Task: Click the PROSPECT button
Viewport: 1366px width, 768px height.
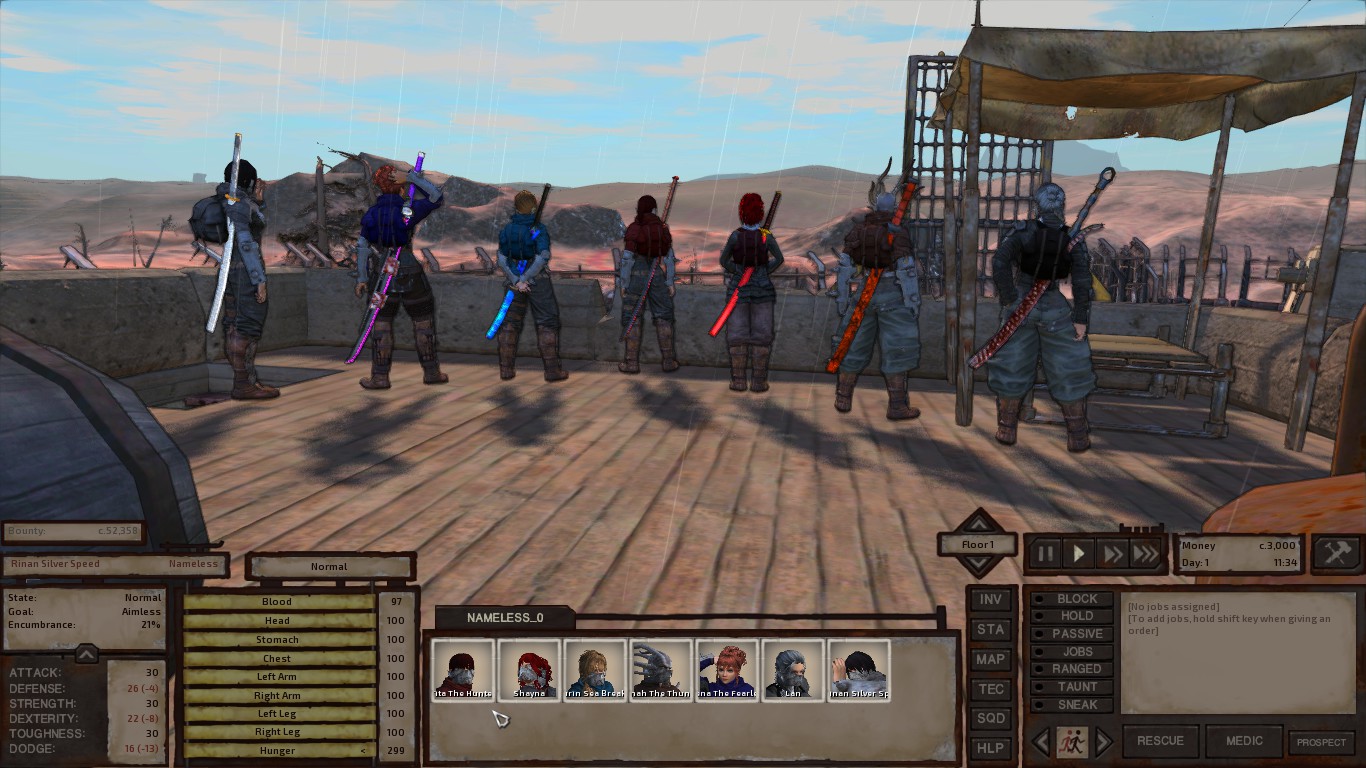Action: (x=1321, y=742)
